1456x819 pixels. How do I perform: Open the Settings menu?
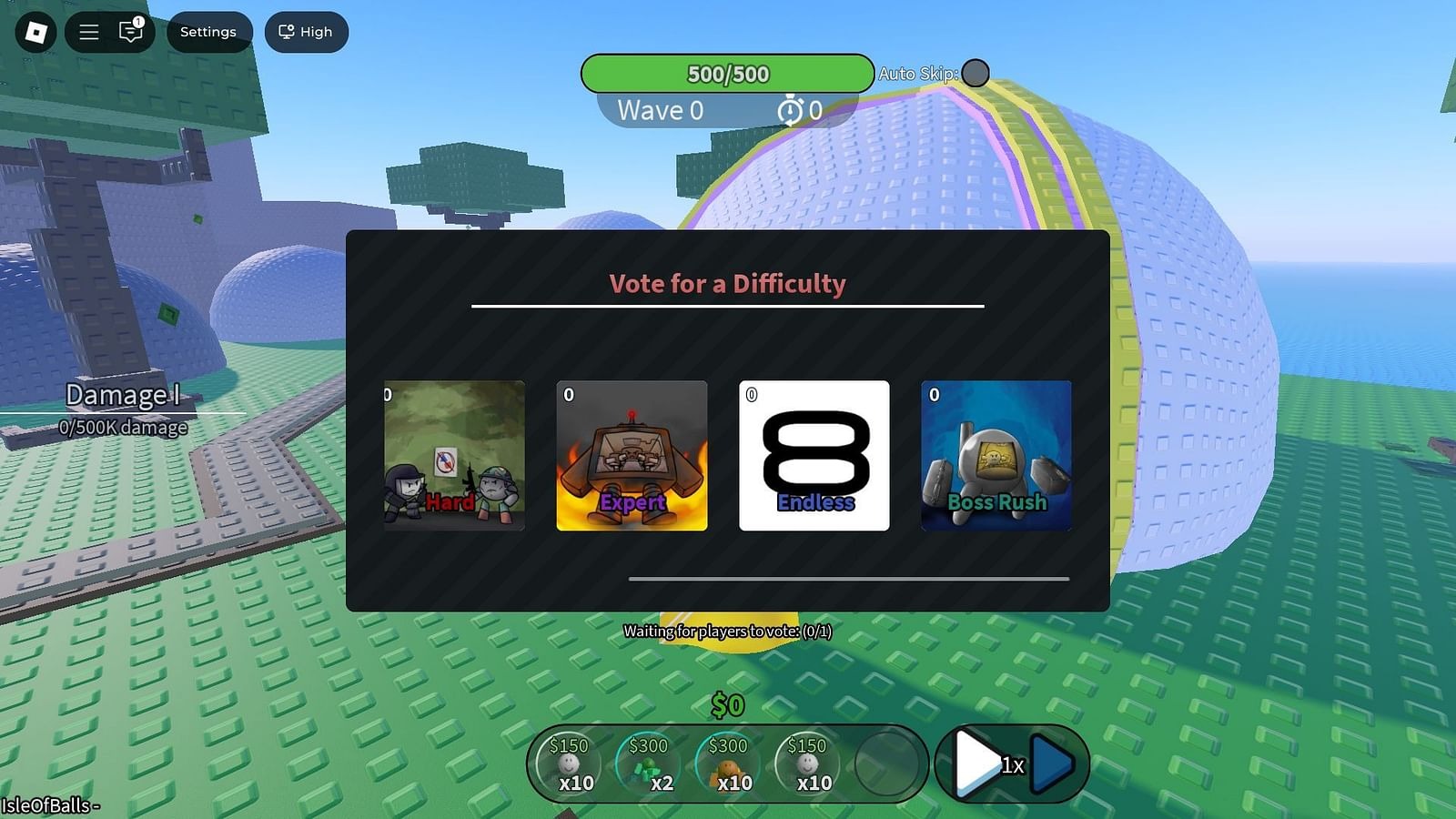click(208, 32)
